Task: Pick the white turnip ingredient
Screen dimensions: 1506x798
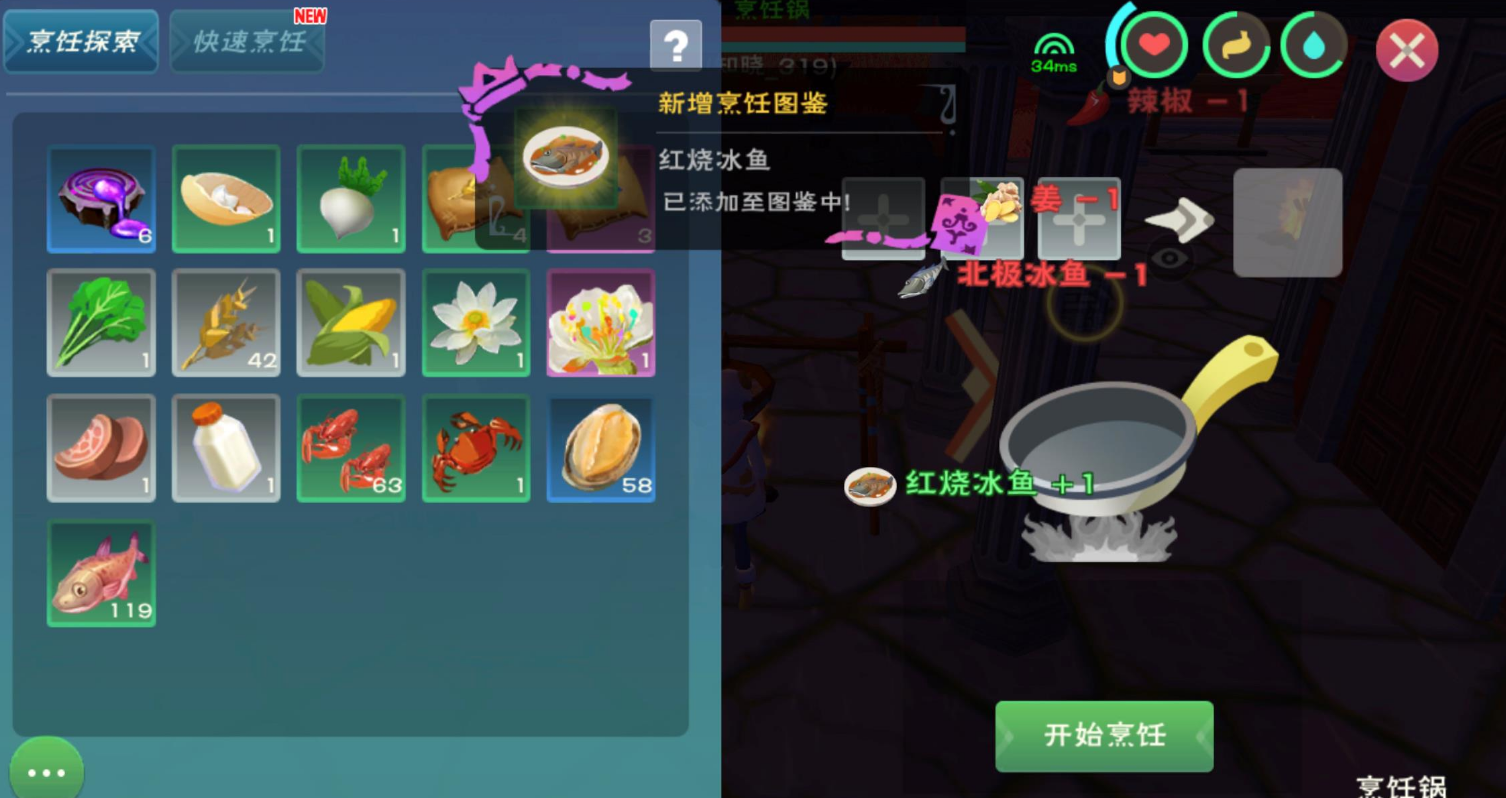Action: (x=351, y=198)
